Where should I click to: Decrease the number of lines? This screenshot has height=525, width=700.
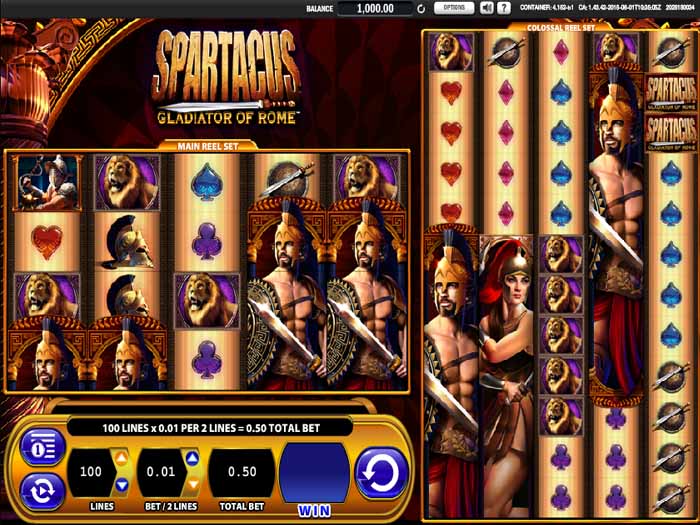122,485
